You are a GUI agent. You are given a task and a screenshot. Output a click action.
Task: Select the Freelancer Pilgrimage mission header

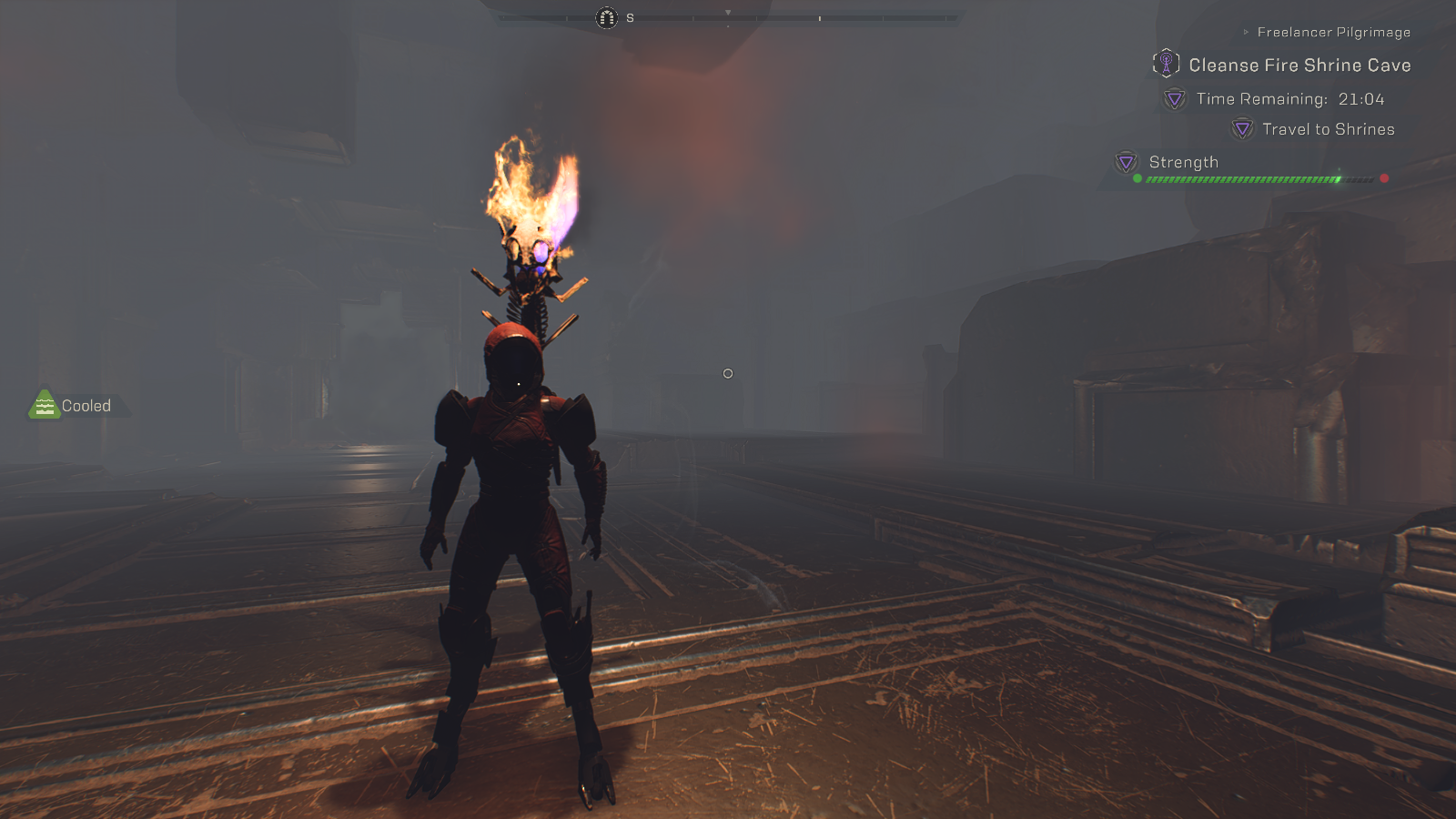(1333, 33)
